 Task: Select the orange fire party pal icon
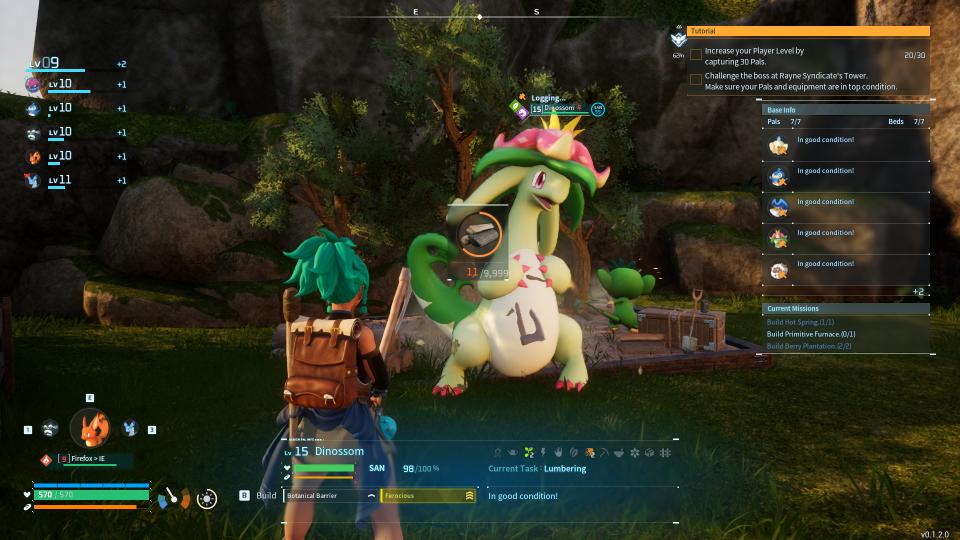point(33,157)
